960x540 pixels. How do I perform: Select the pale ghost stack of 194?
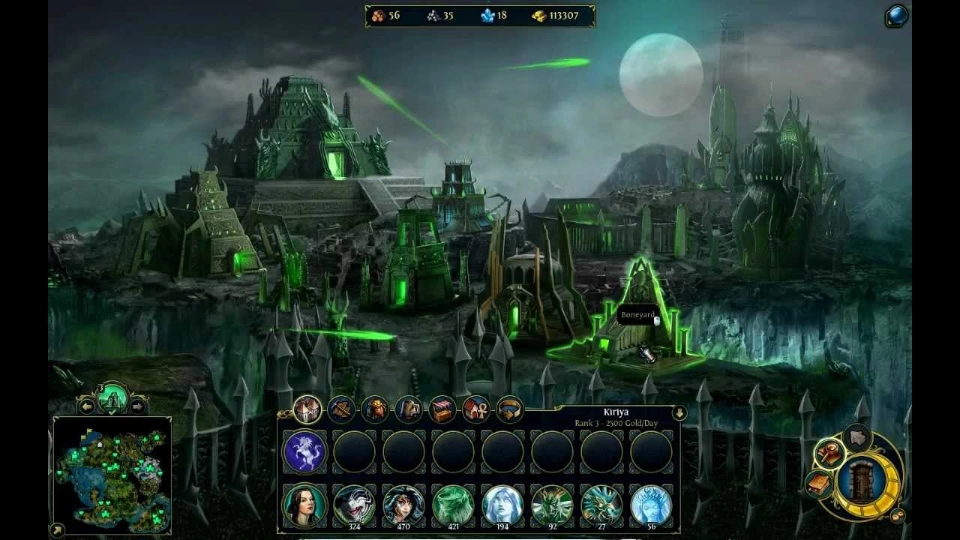[503, 504]
